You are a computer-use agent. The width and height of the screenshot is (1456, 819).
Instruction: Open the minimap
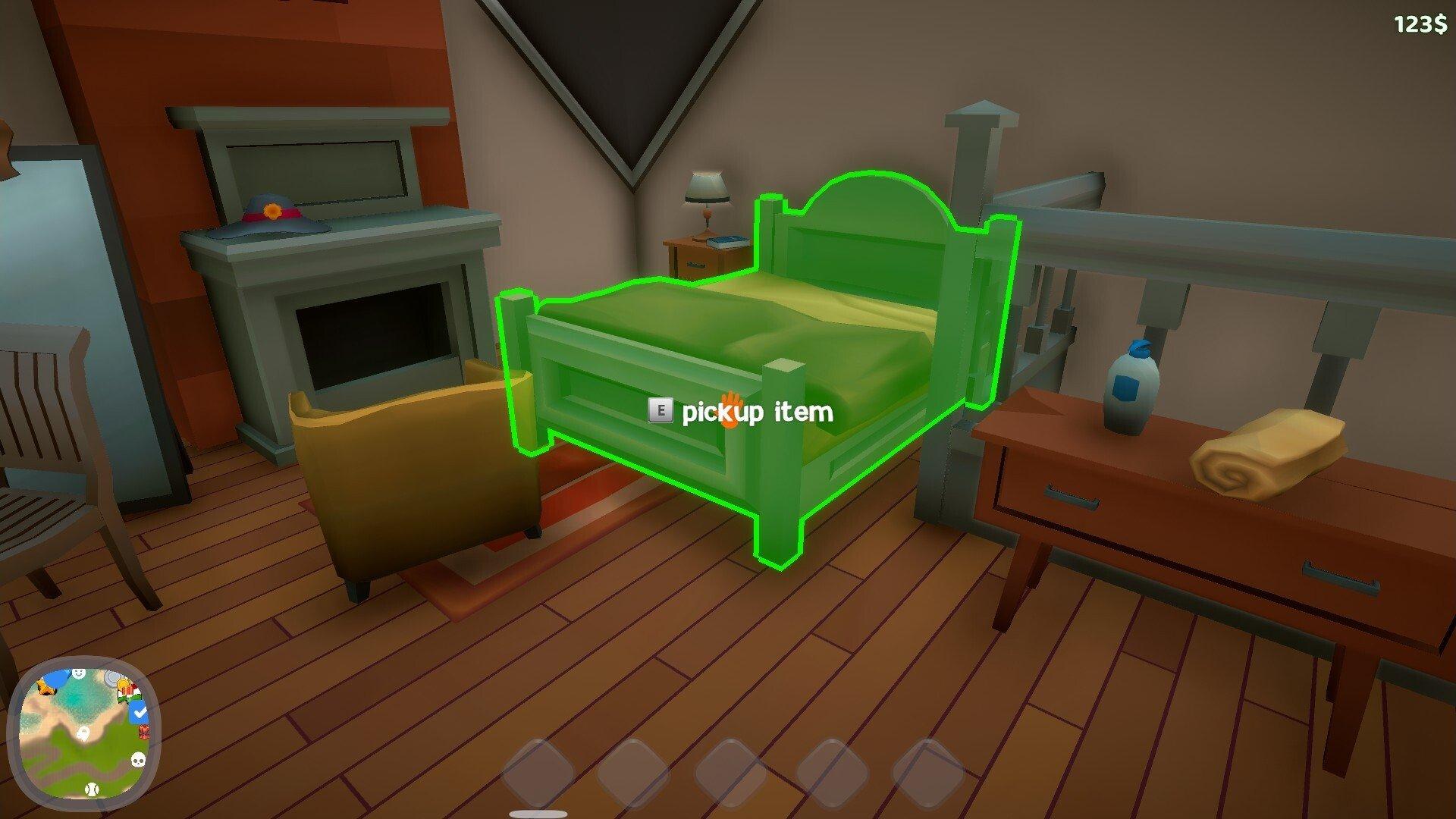click(x=83, y=733)
